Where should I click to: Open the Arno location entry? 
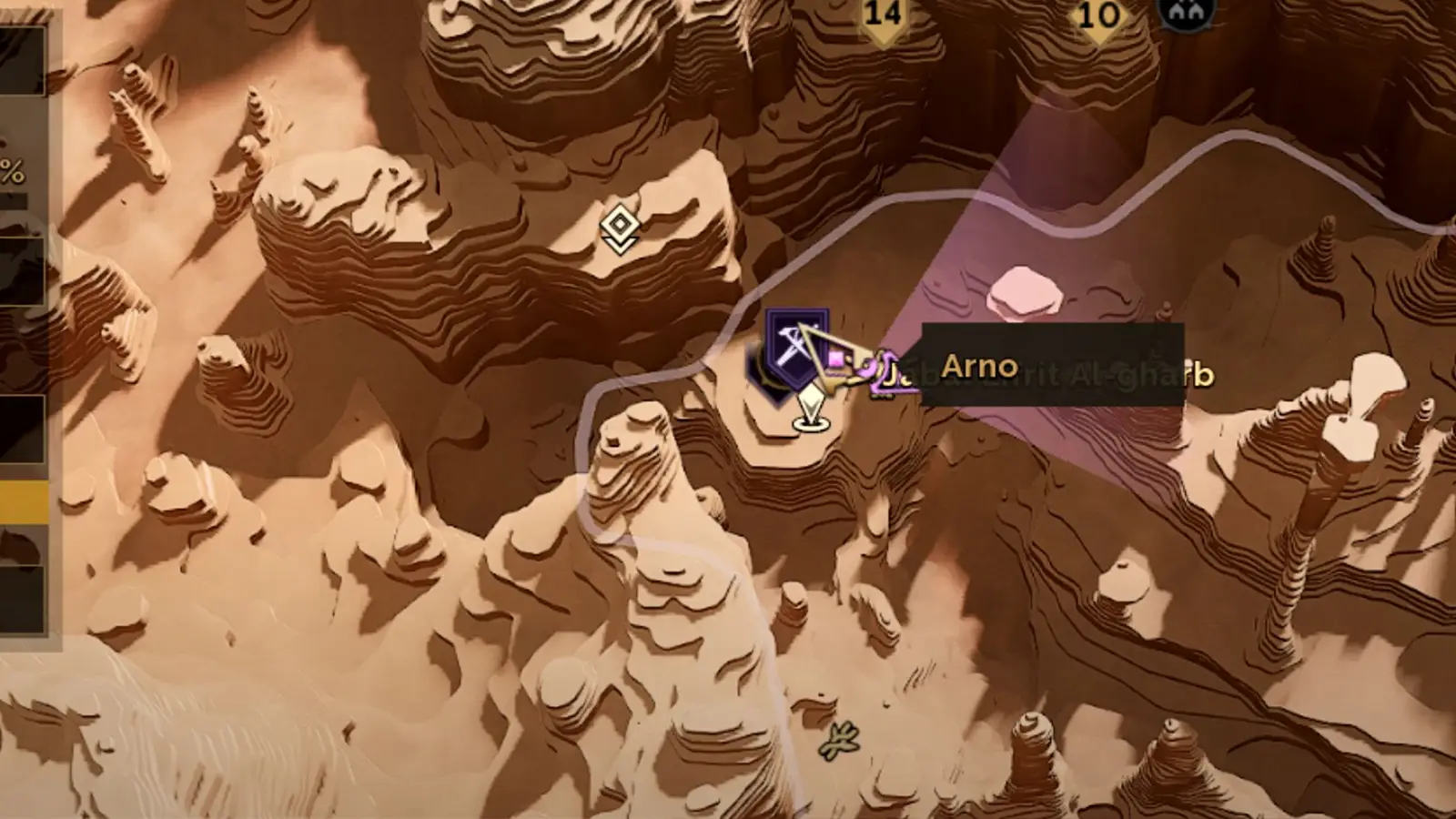[981, 366]
